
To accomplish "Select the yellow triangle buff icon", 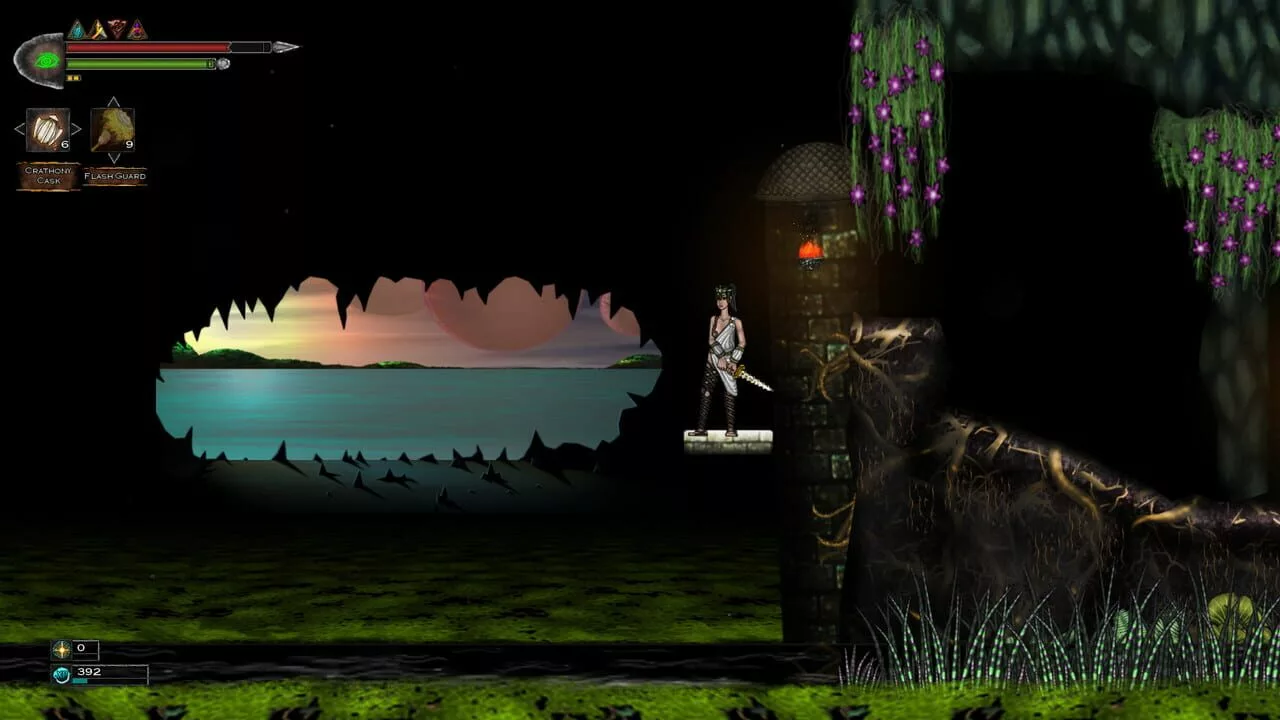I will click(x=97, y=30).
